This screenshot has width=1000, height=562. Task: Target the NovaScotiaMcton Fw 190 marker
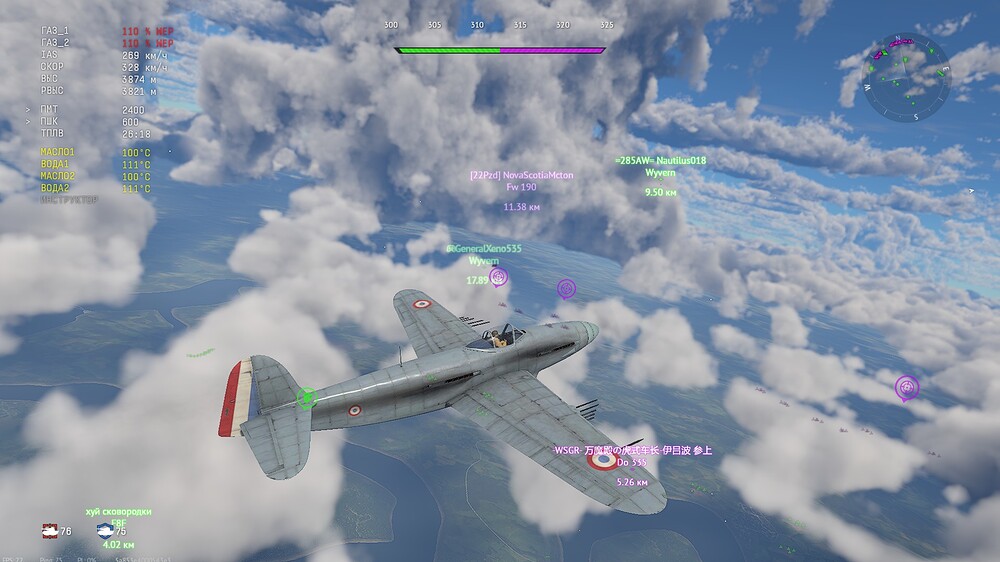click(x=521, y=187)
